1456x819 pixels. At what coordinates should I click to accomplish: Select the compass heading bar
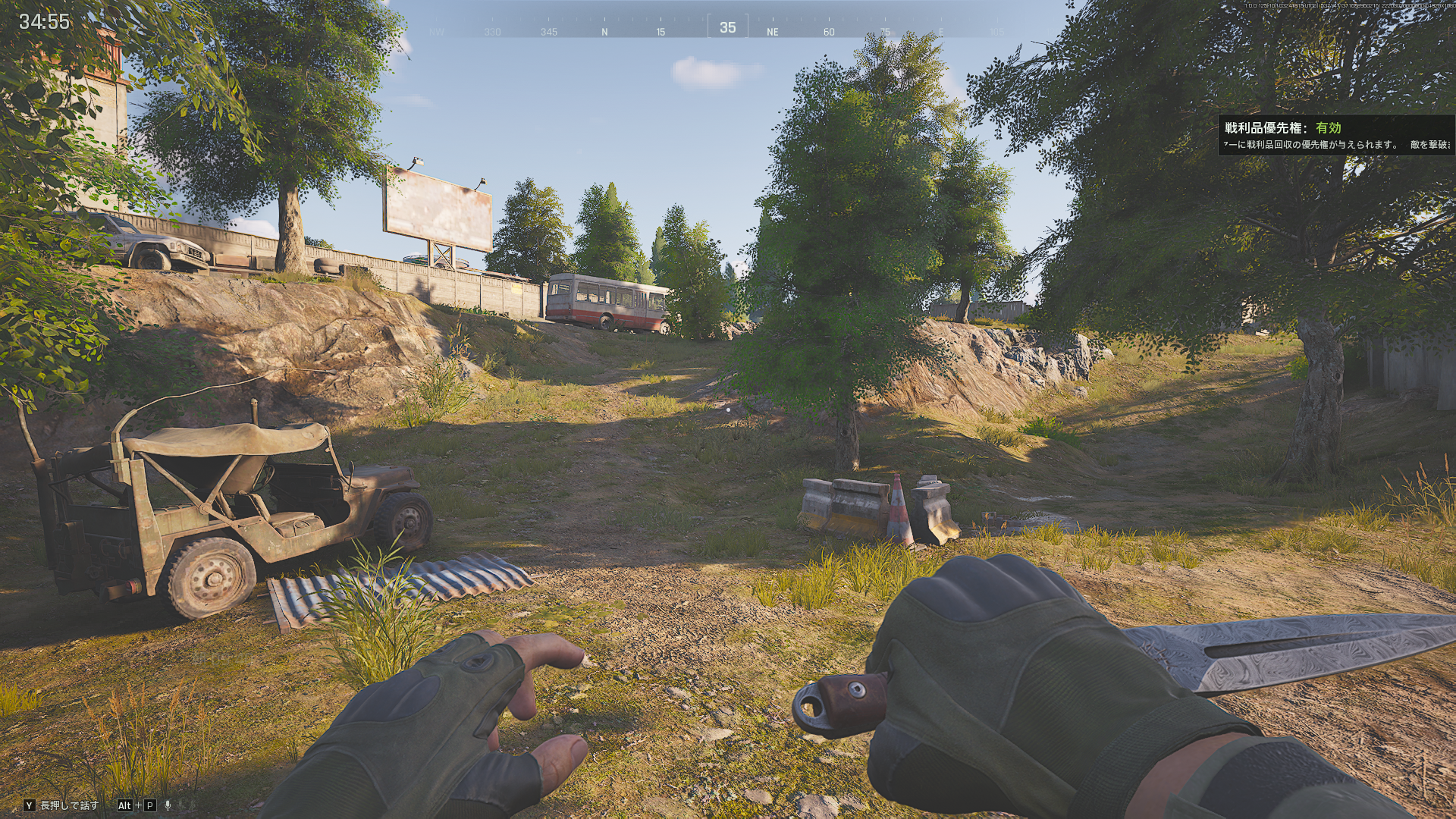[726, 29]
